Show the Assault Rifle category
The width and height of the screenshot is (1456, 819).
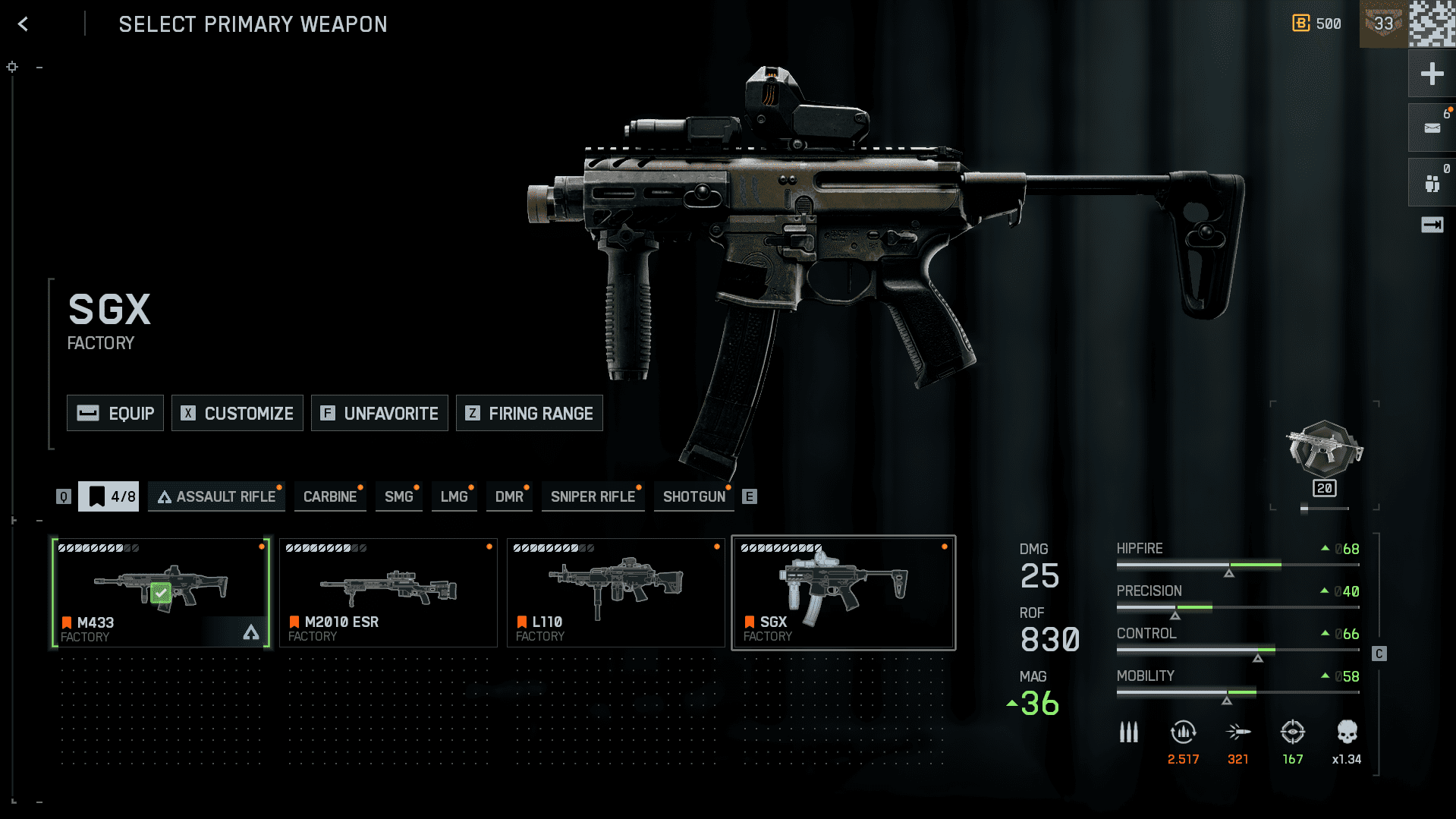pyautogui.click(x=216, y=496)
